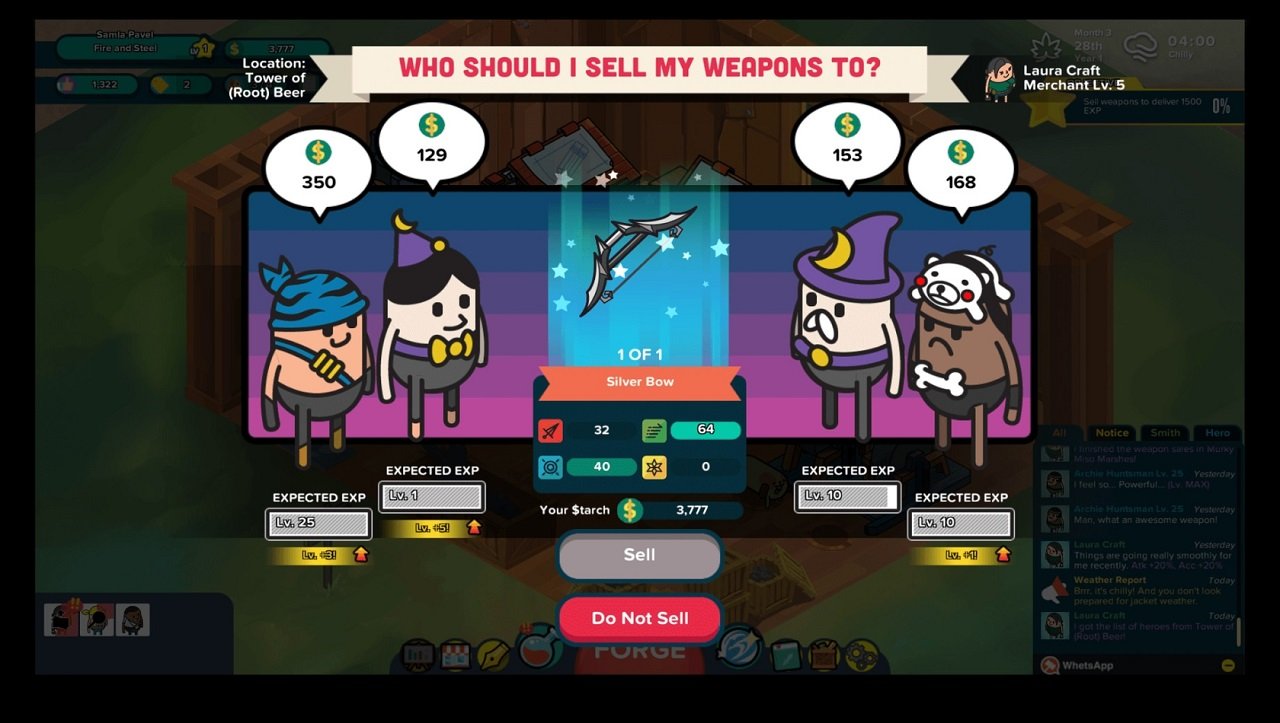The width and height of the screenshot is (1280, 723).
Task: Open the storefront shop icon
Action: [x=458, y=656]
